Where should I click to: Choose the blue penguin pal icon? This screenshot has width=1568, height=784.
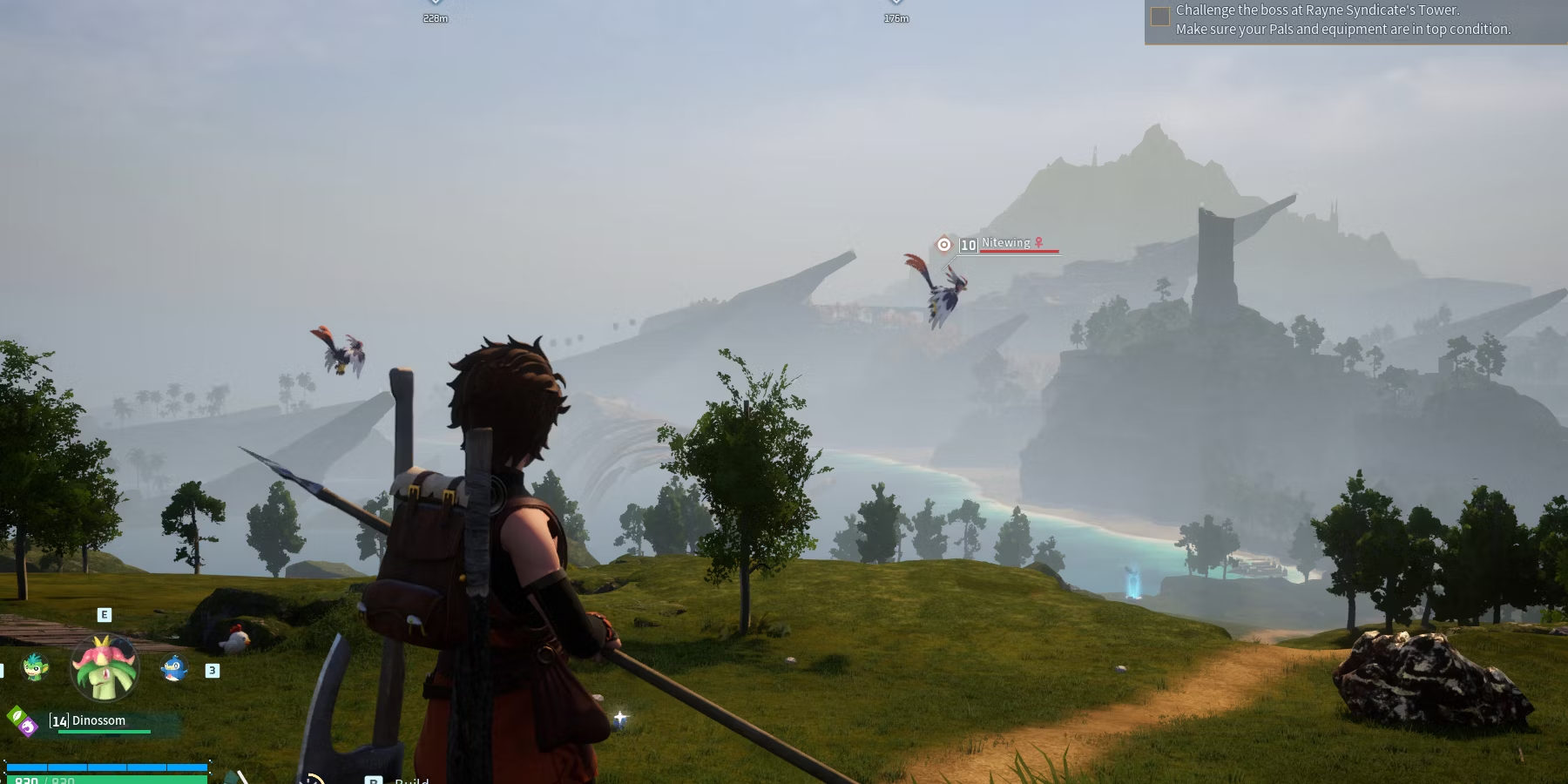pyautogui.click(x=174, y=668)
